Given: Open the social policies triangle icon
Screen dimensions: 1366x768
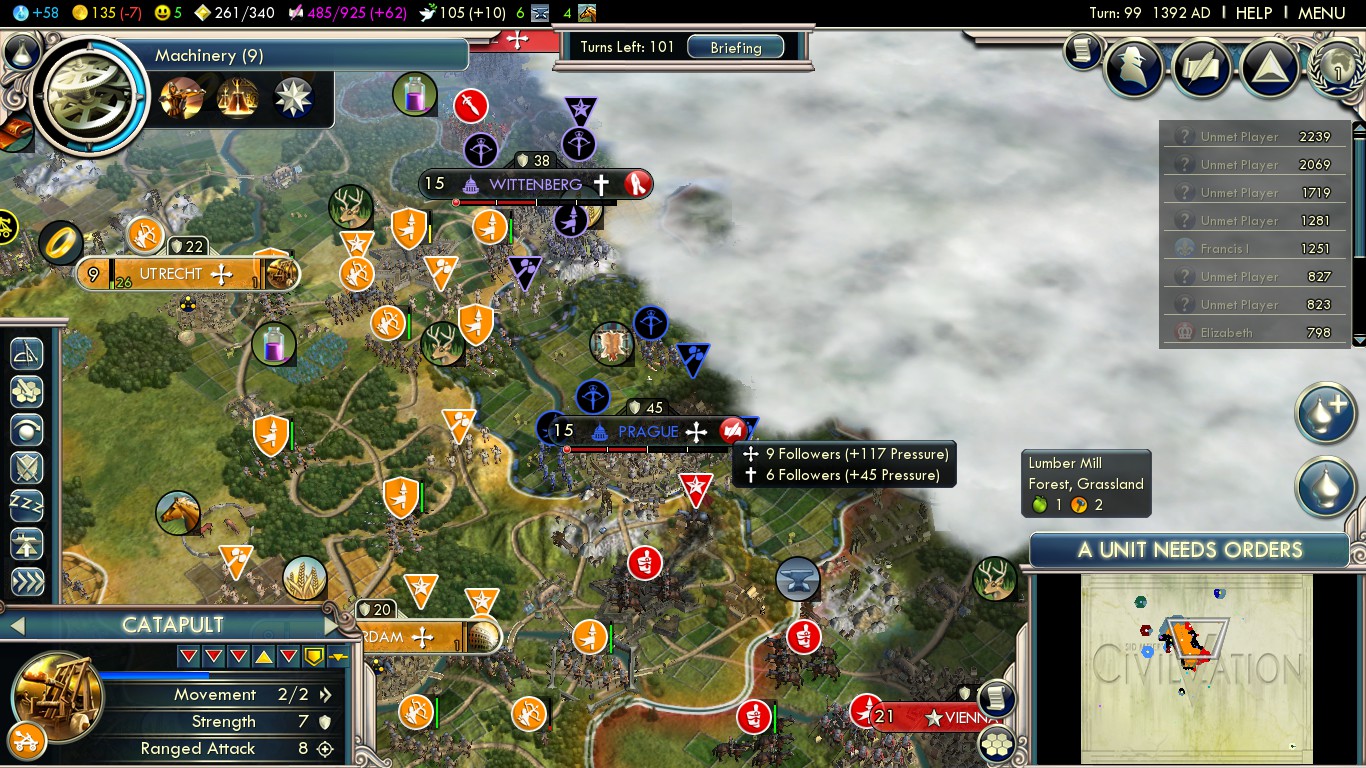Looking at the screenshot, I should point(1270,69).
